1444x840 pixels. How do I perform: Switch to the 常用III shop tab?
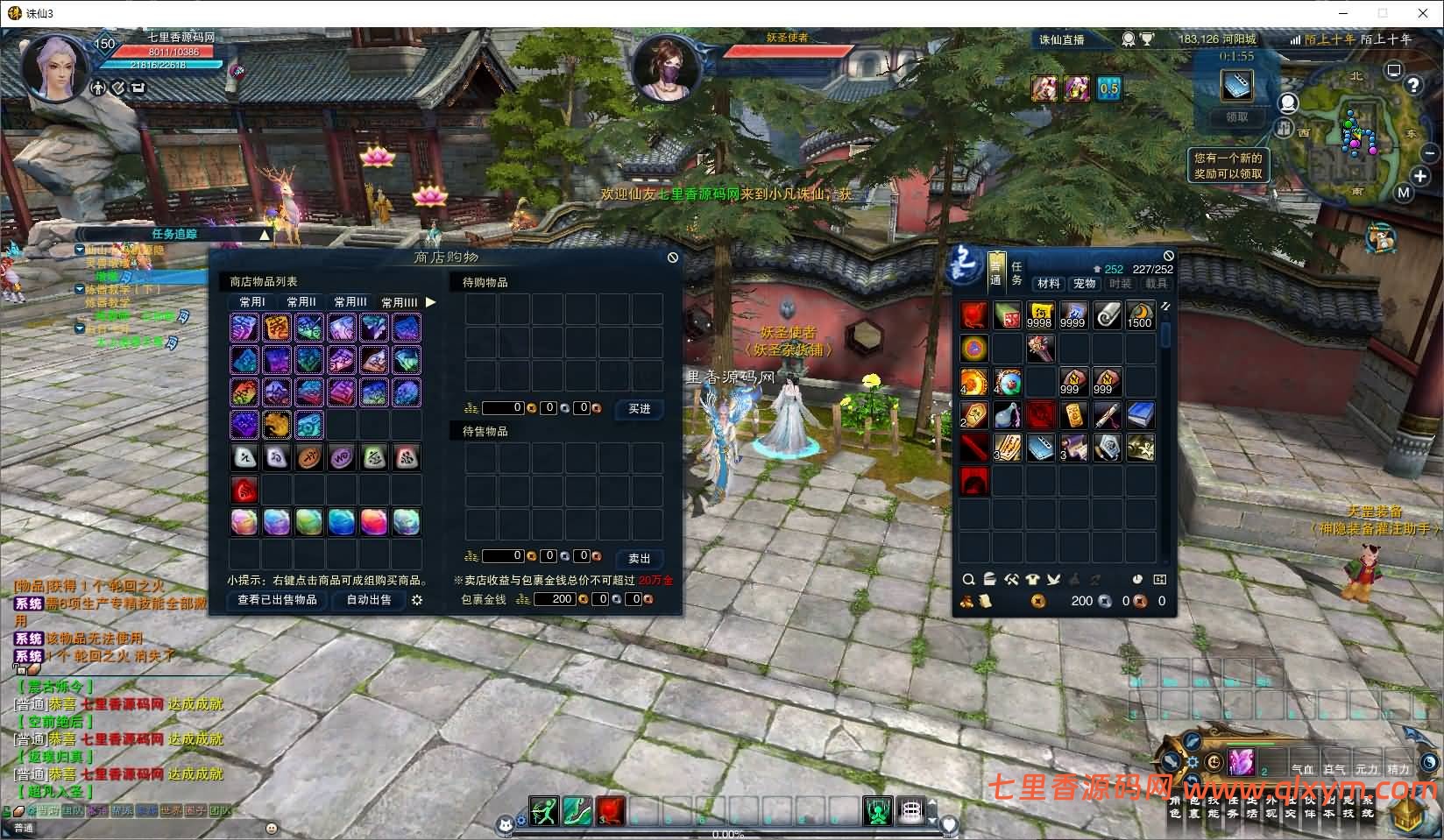(x=350, y=302)
